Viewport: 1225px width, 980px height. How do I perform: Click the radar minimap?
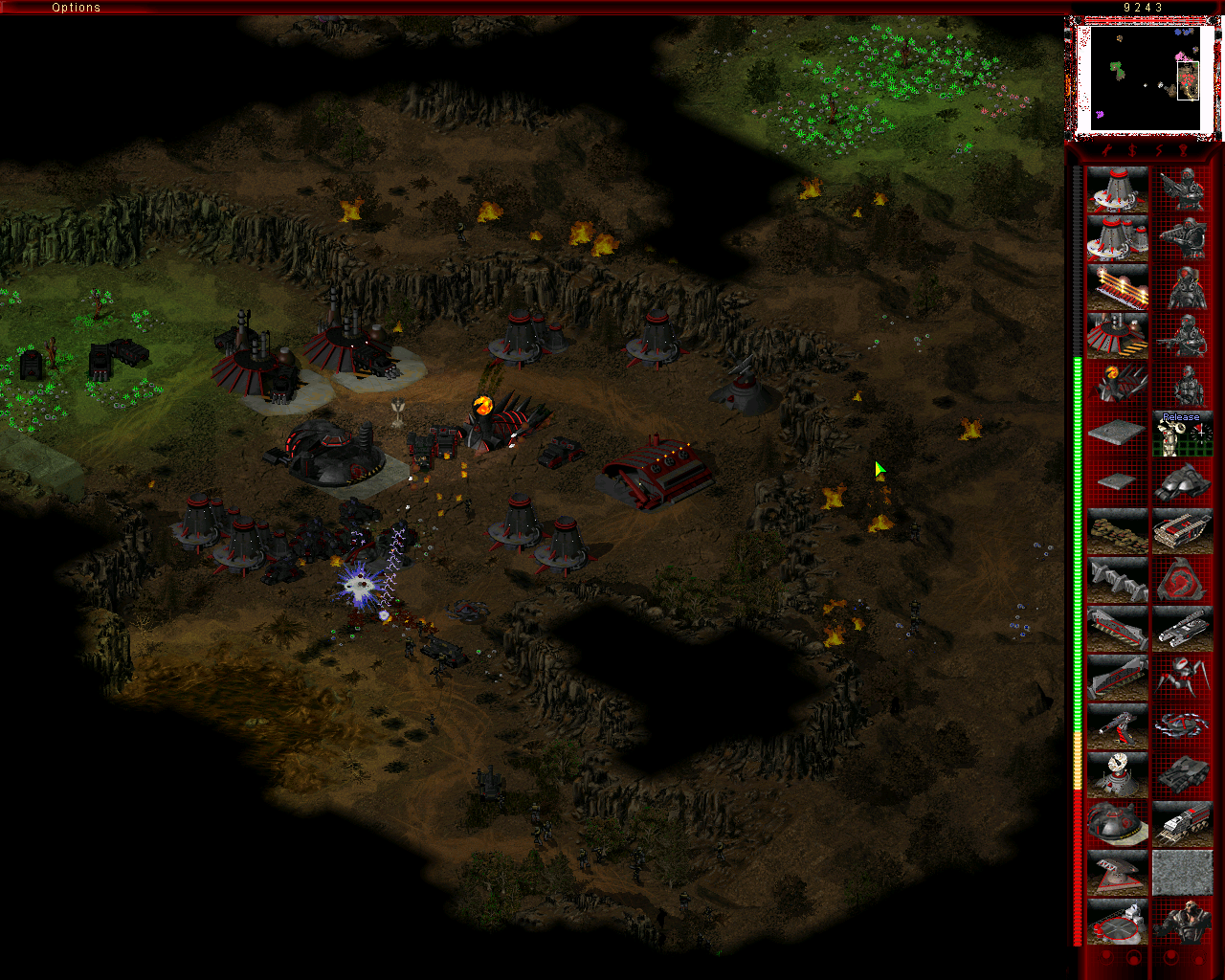pyautogui.click(x=1139, y=78)
